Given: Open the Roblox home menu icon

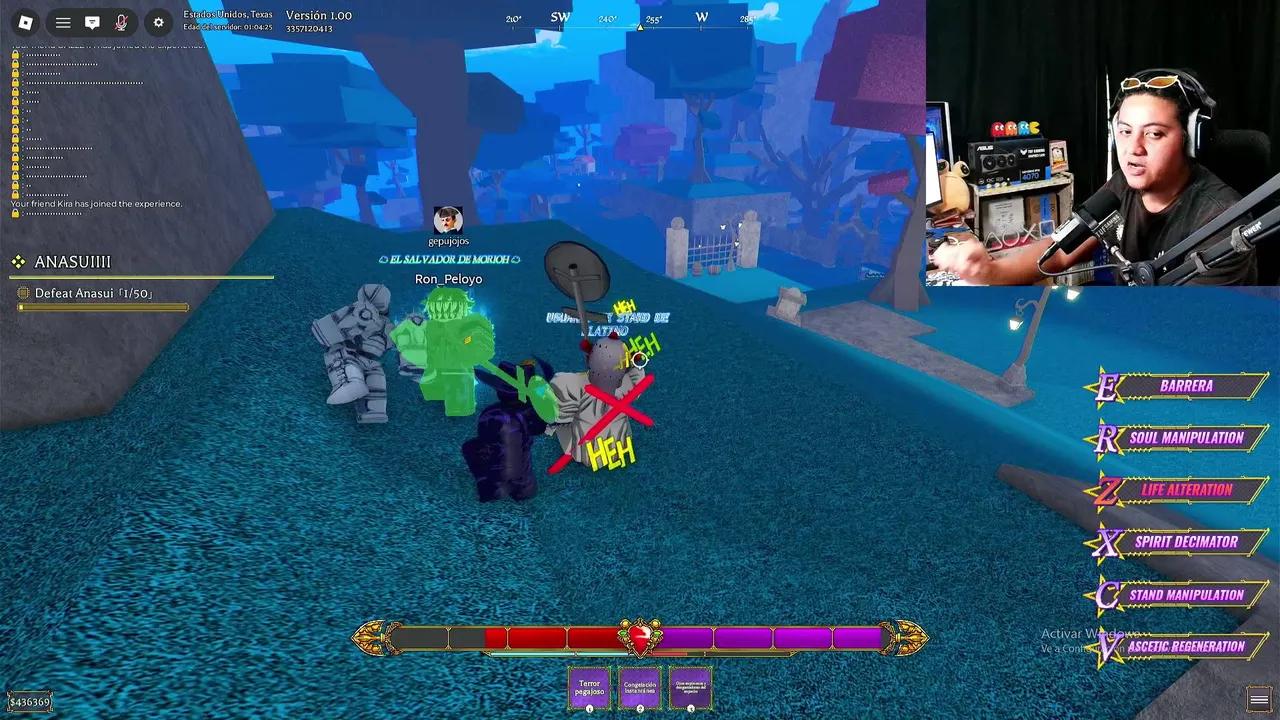Looking at the screenshot, I should pyautogui.click(x=26, y=21).
